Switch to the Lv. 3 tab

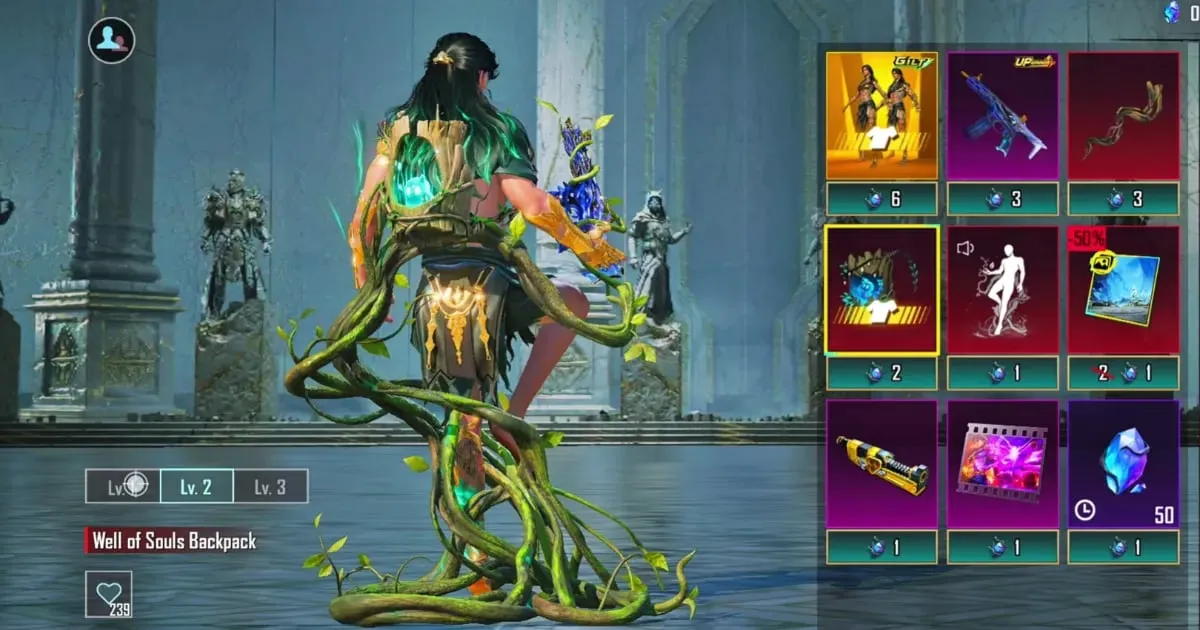(x=270, y=487)
